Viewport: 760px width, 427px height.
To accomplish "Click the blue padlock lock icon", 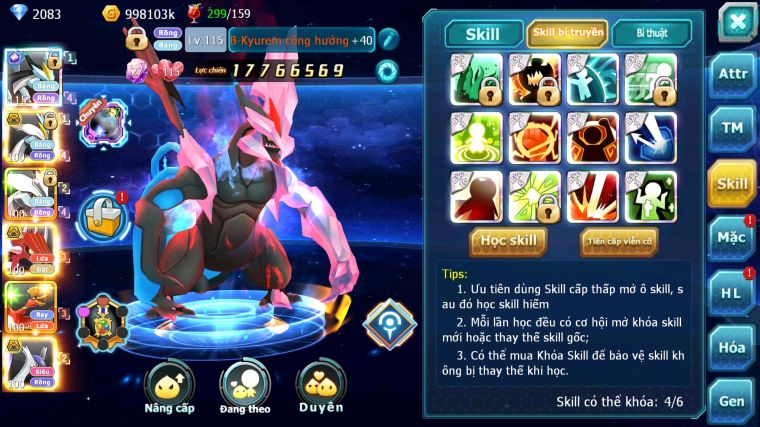I will pyautogui.click(x=101, y=213).
